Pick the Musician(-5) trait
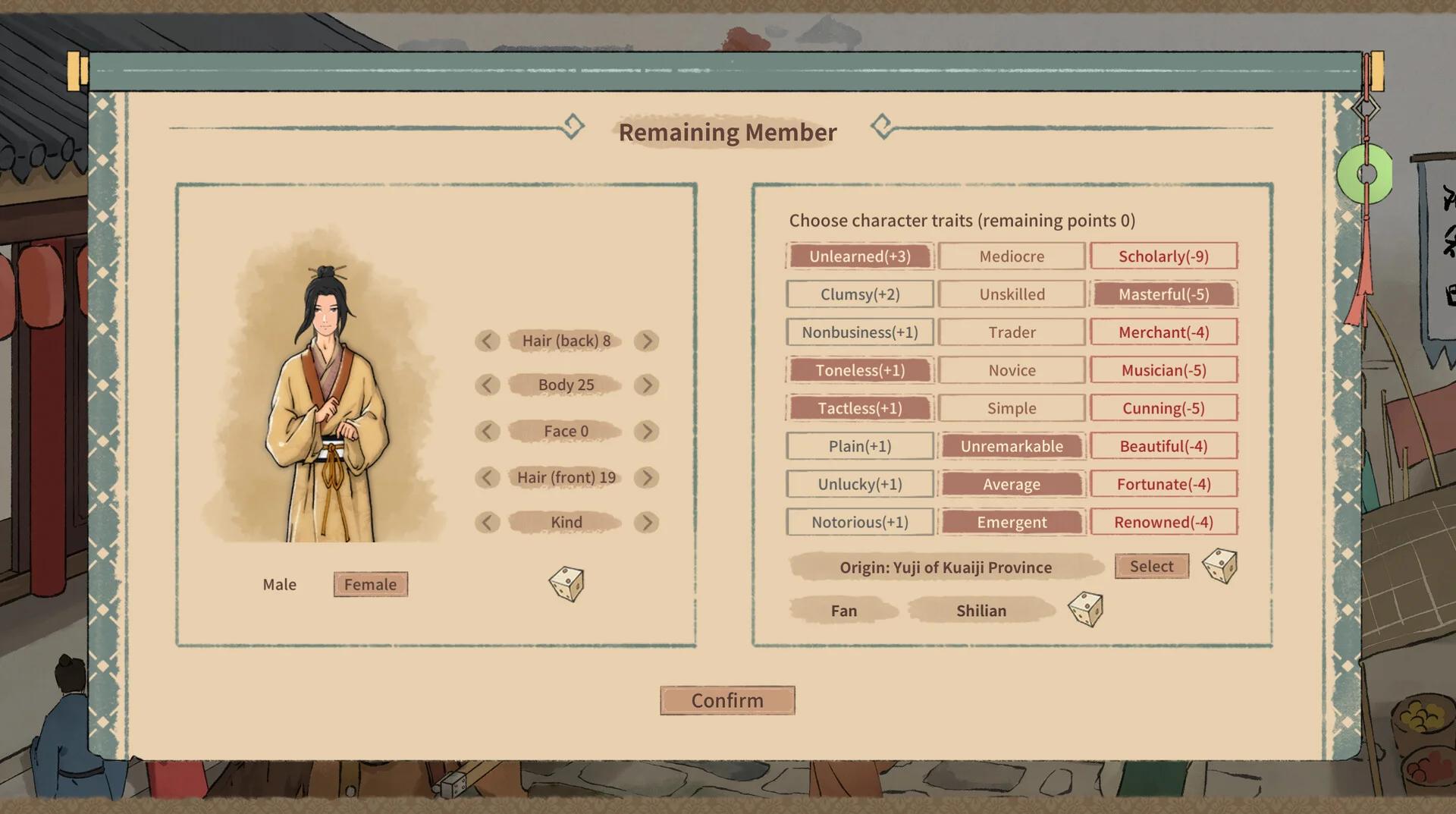Screen dimensions: 1456x814 tap(1163, 370)
